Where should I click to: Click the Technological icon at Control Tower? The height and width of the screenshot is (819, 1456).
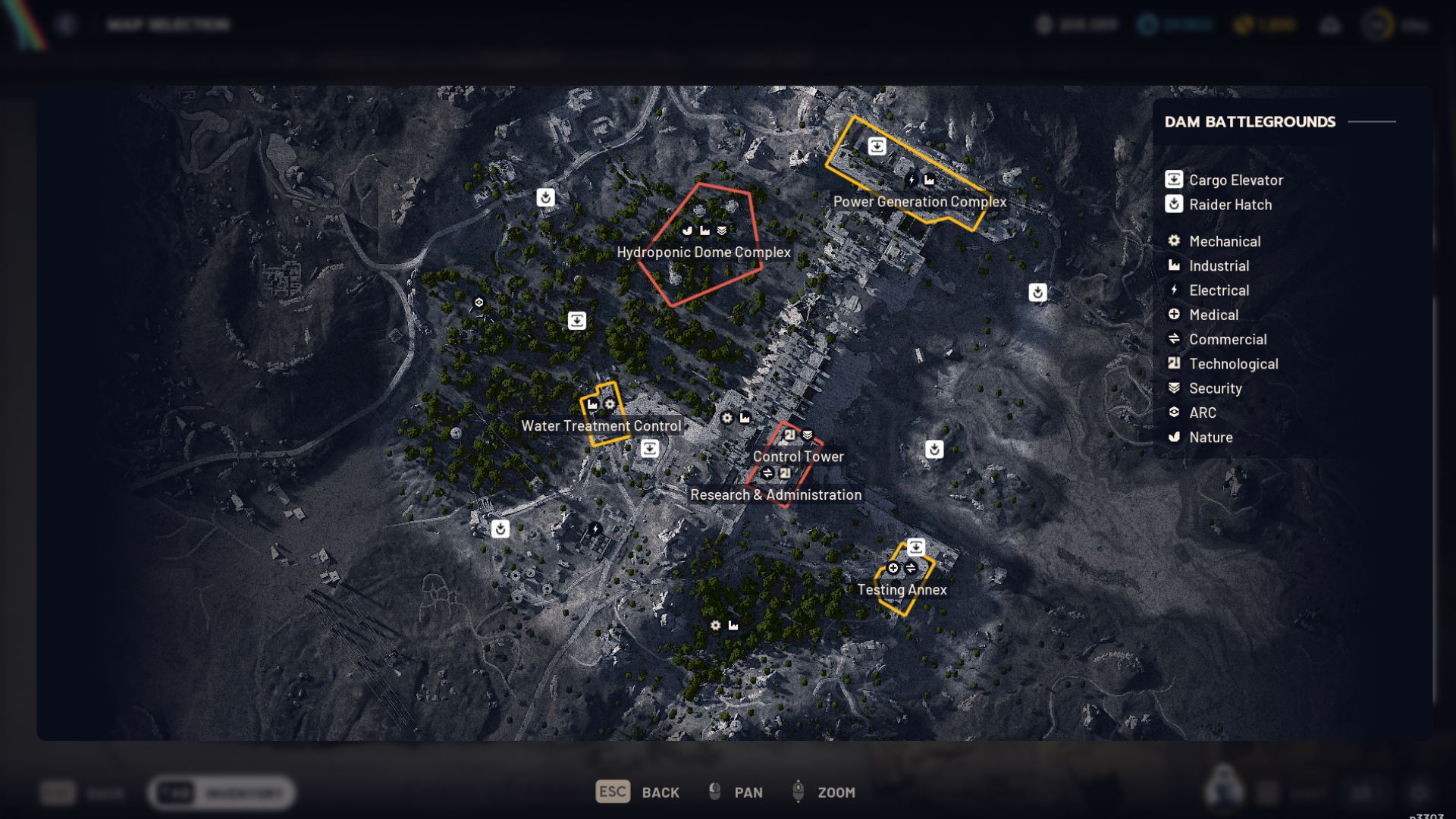point(789,434)
